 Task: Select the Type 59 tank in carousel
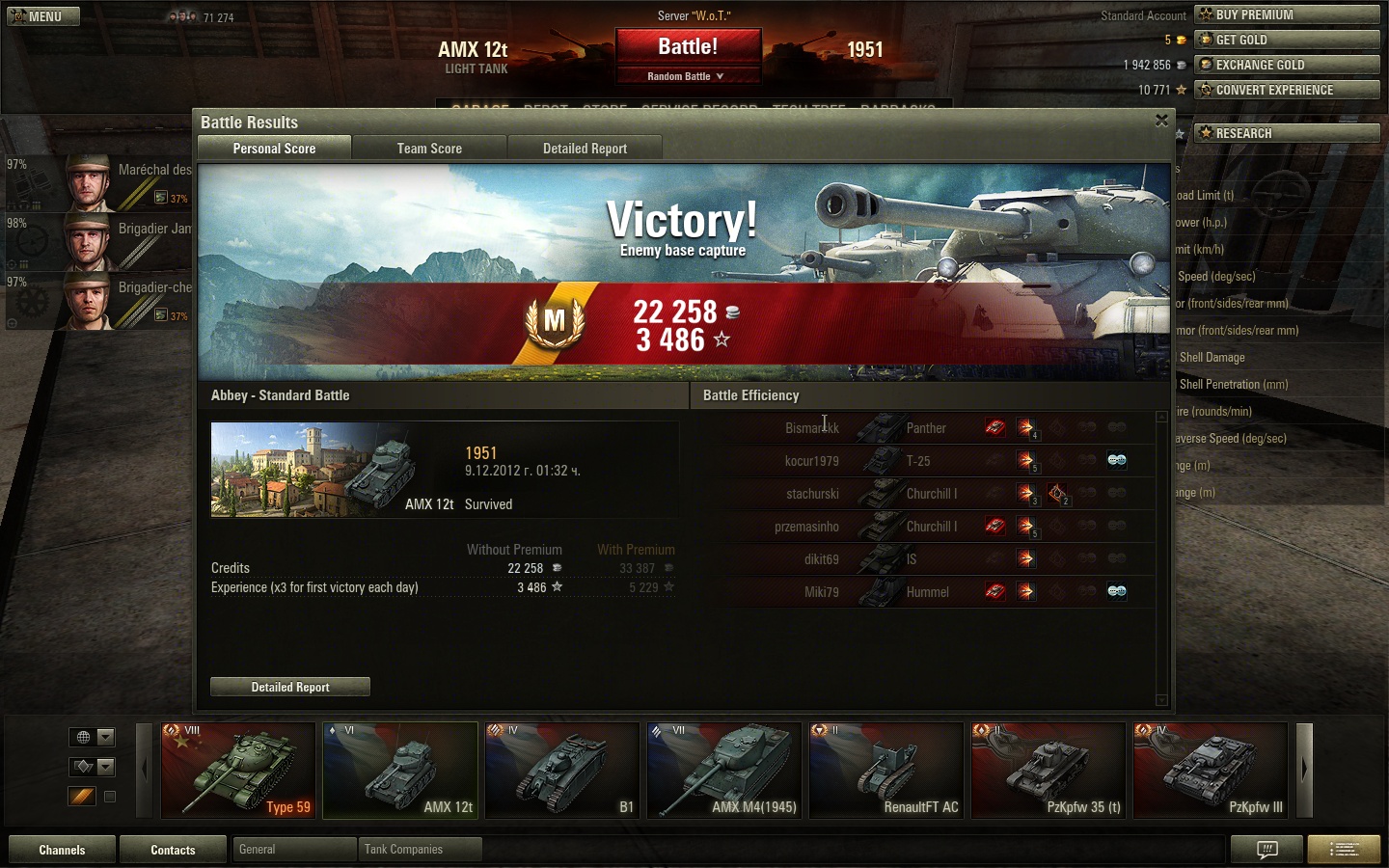point(238,771)
